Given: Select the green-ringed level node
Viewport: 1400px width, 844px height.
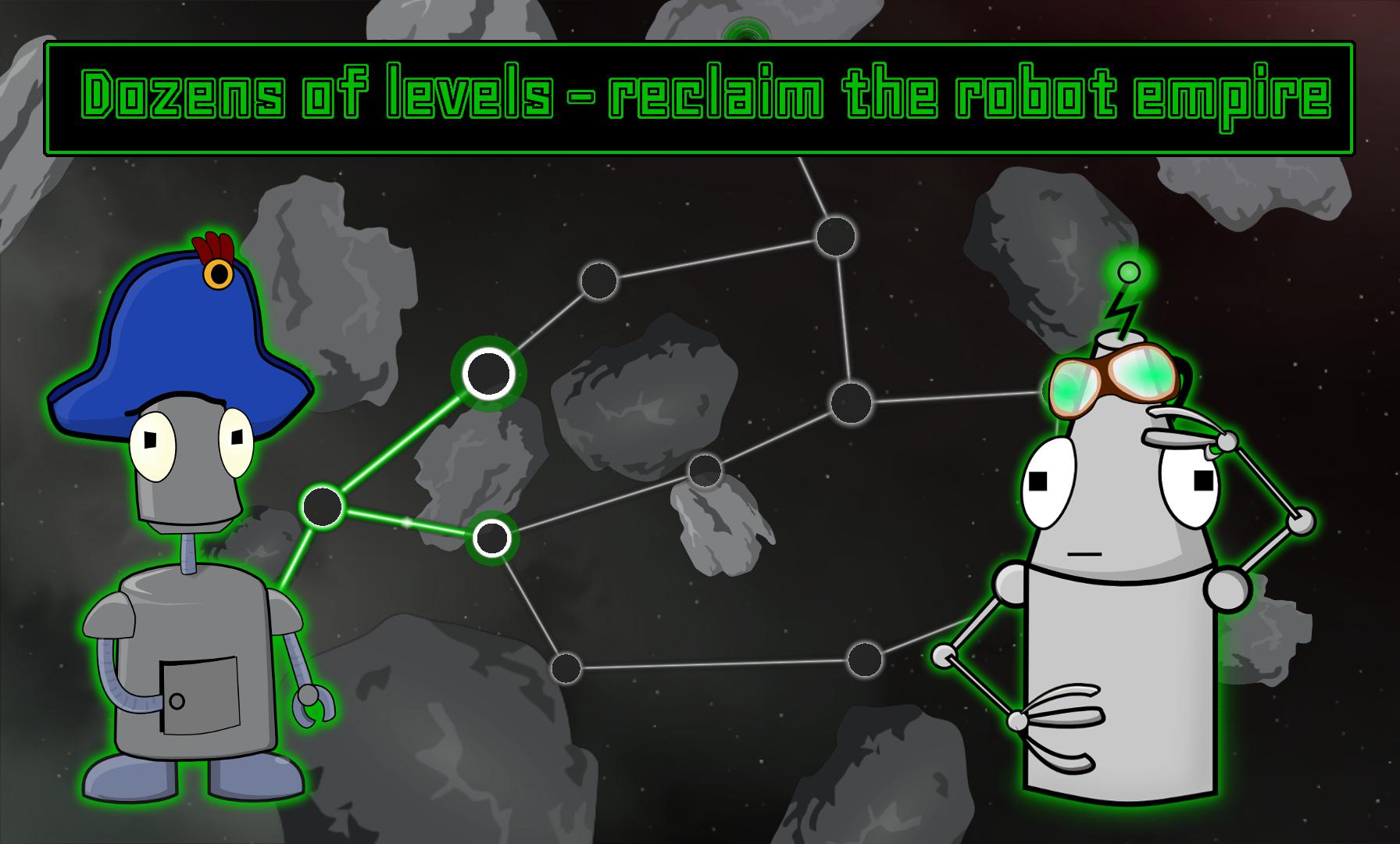Looking at the screenshot, I should (x=492, y=539).
